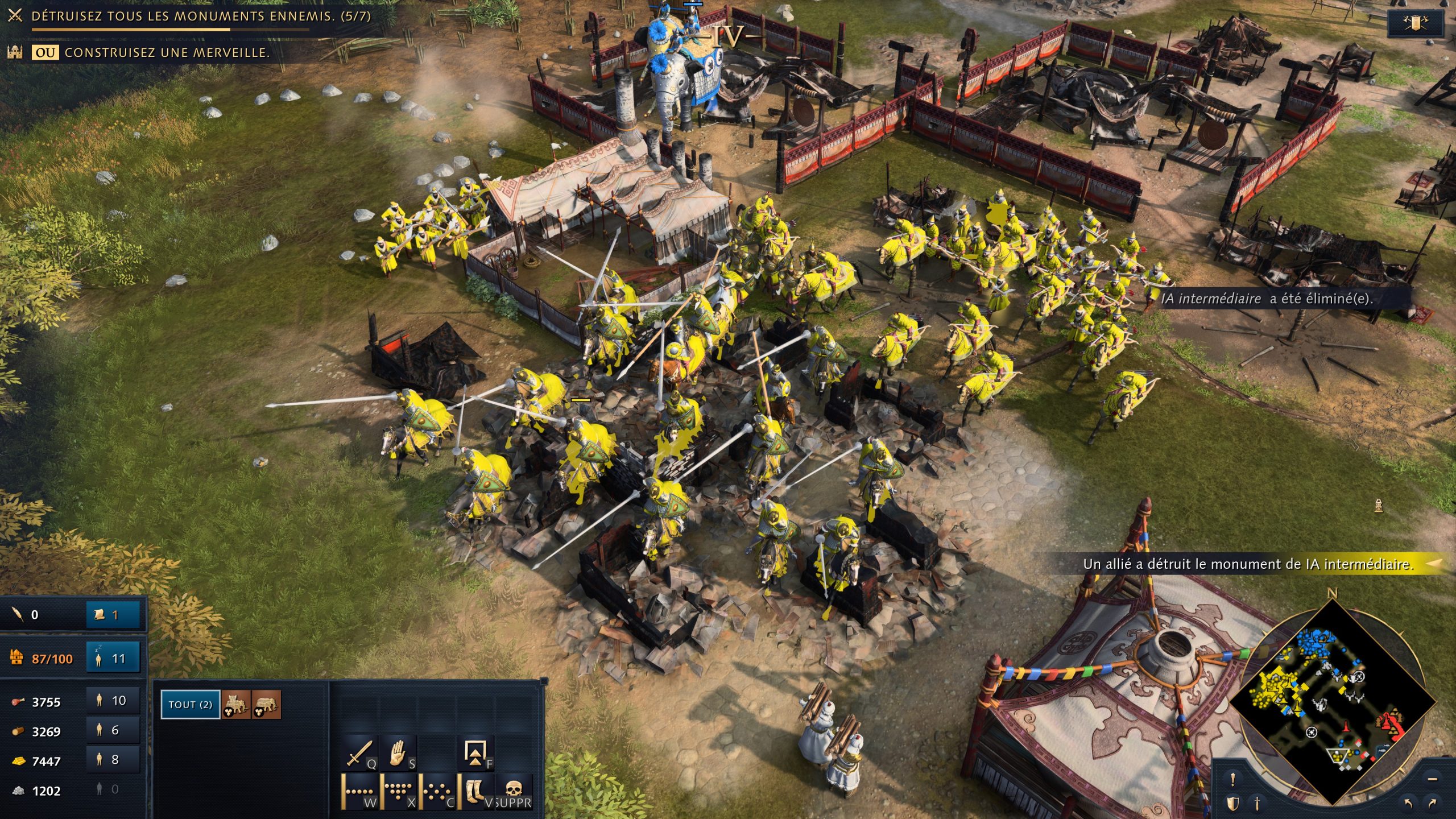The height and width of the screenshot is (819, 1456).
Task: Click the skull Delete unit icon
Action: tap(516, 791)
